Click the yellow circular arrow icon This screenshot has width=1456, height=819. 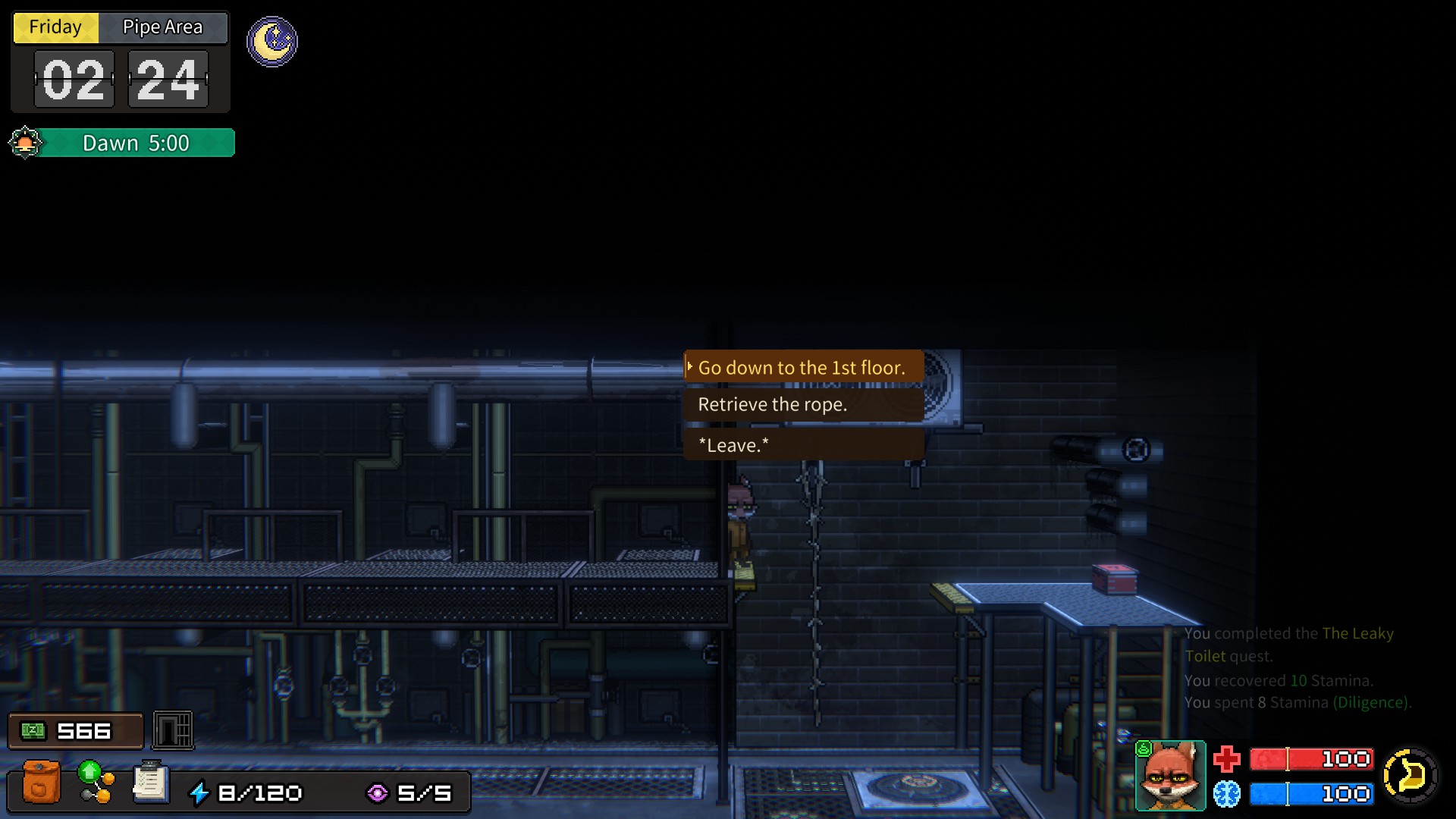click(1410, 776)
